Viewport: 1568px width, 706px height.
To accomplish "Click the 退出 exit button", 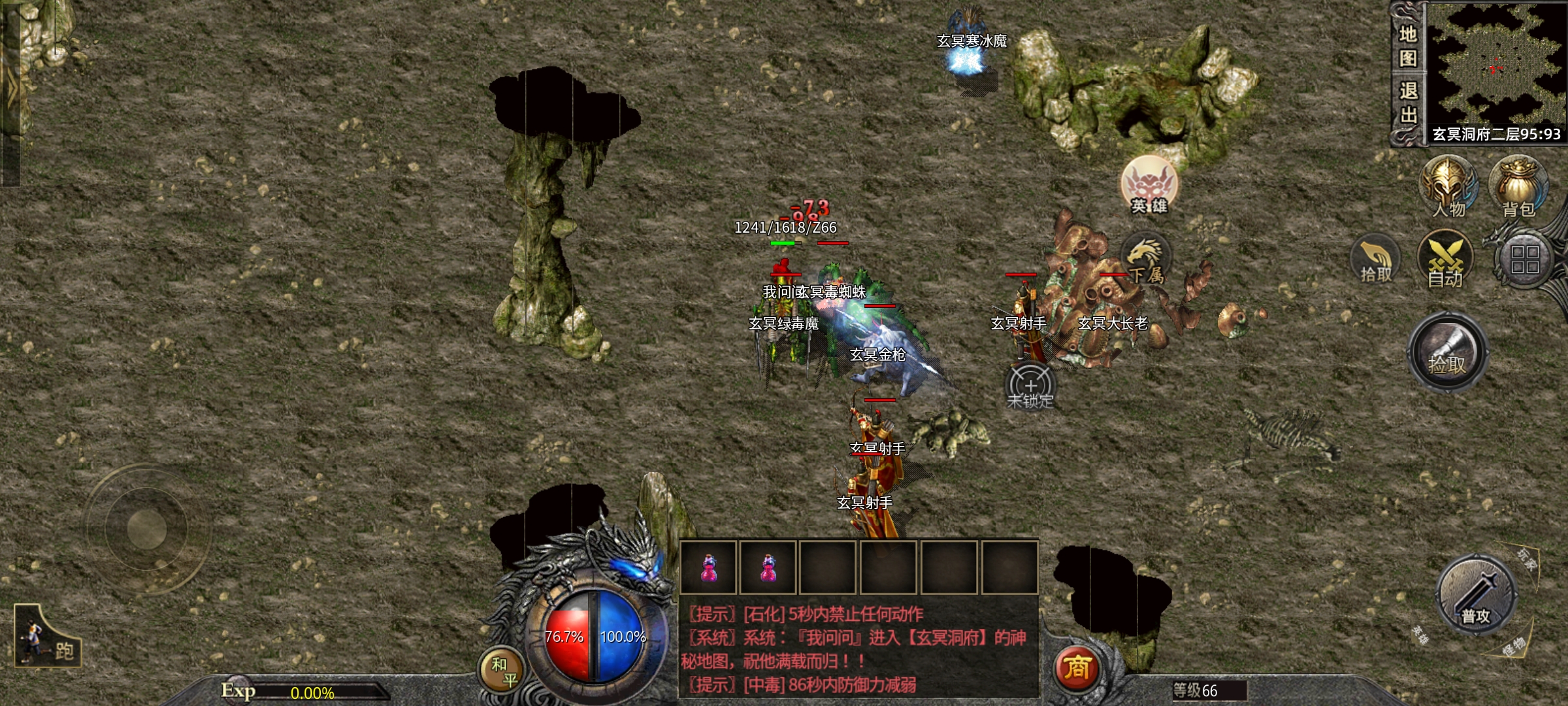I will [x=1408, y=103].
